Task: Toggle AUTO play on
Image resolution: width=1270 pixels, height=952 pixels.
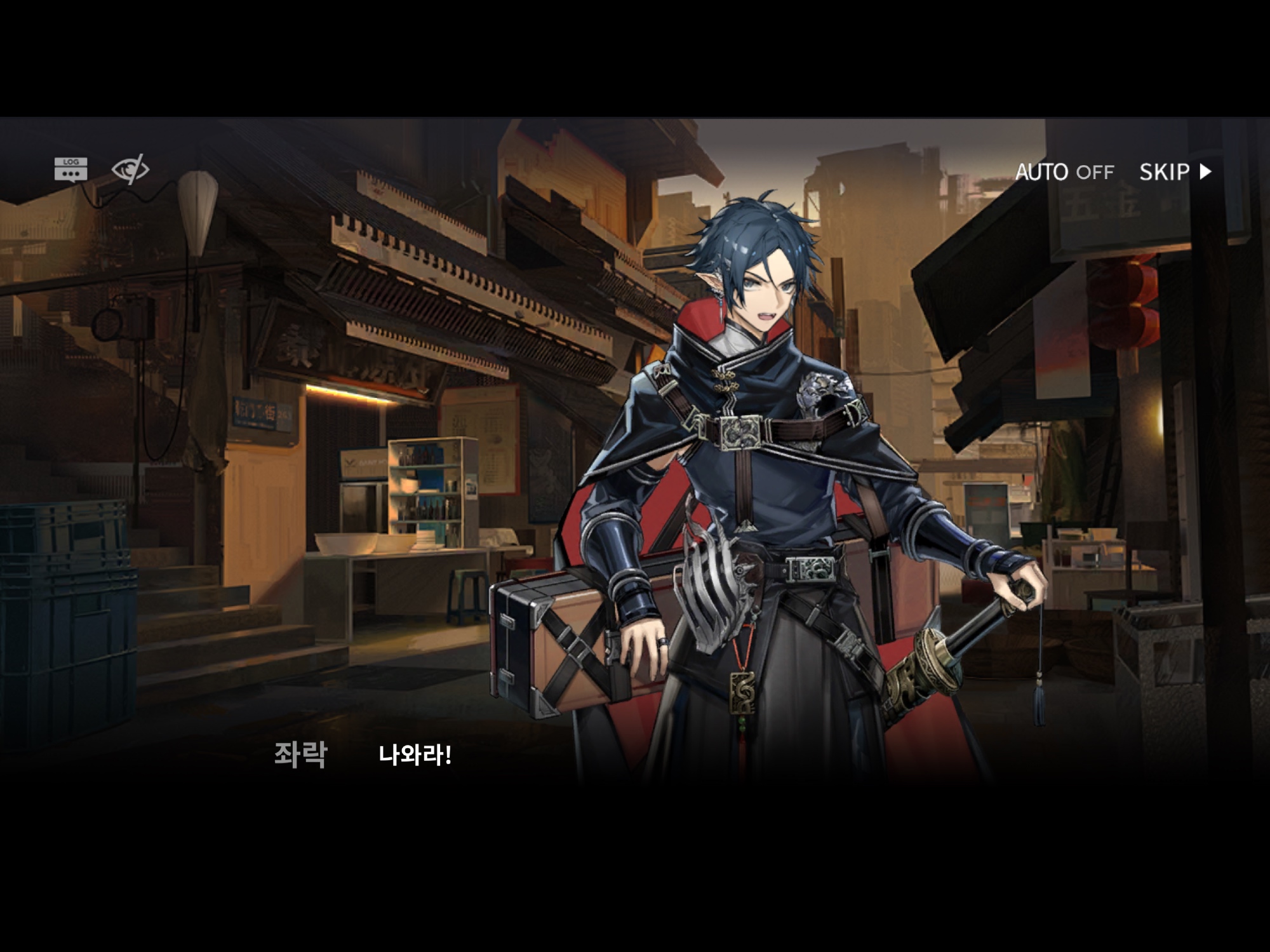Action: point(1064,172)
